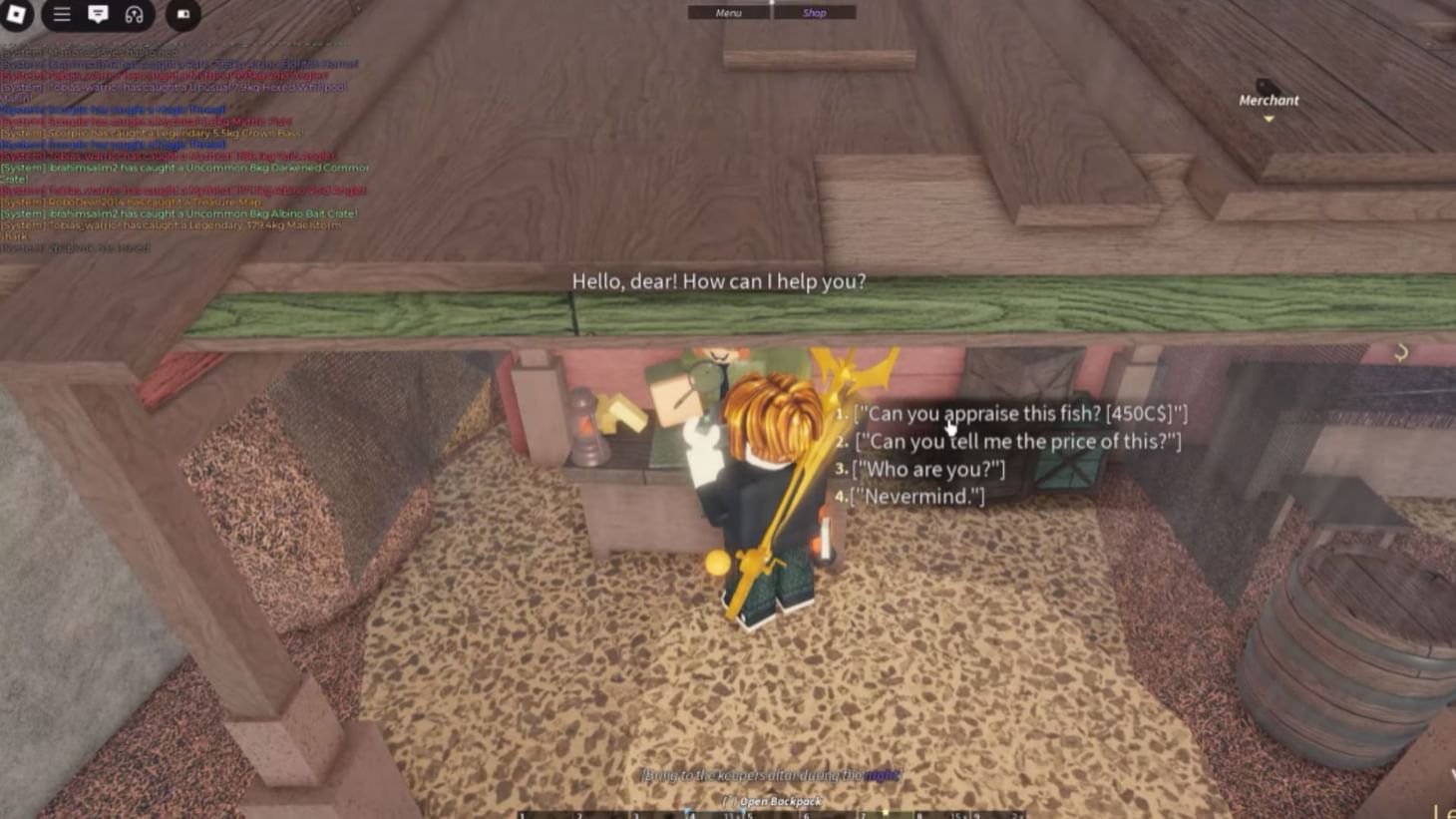Image resolution: width=1456 pixels, height=819 pixels.
Task: Select the 'Nevermind.' dialogue option
Action: [x=914, y=496]
